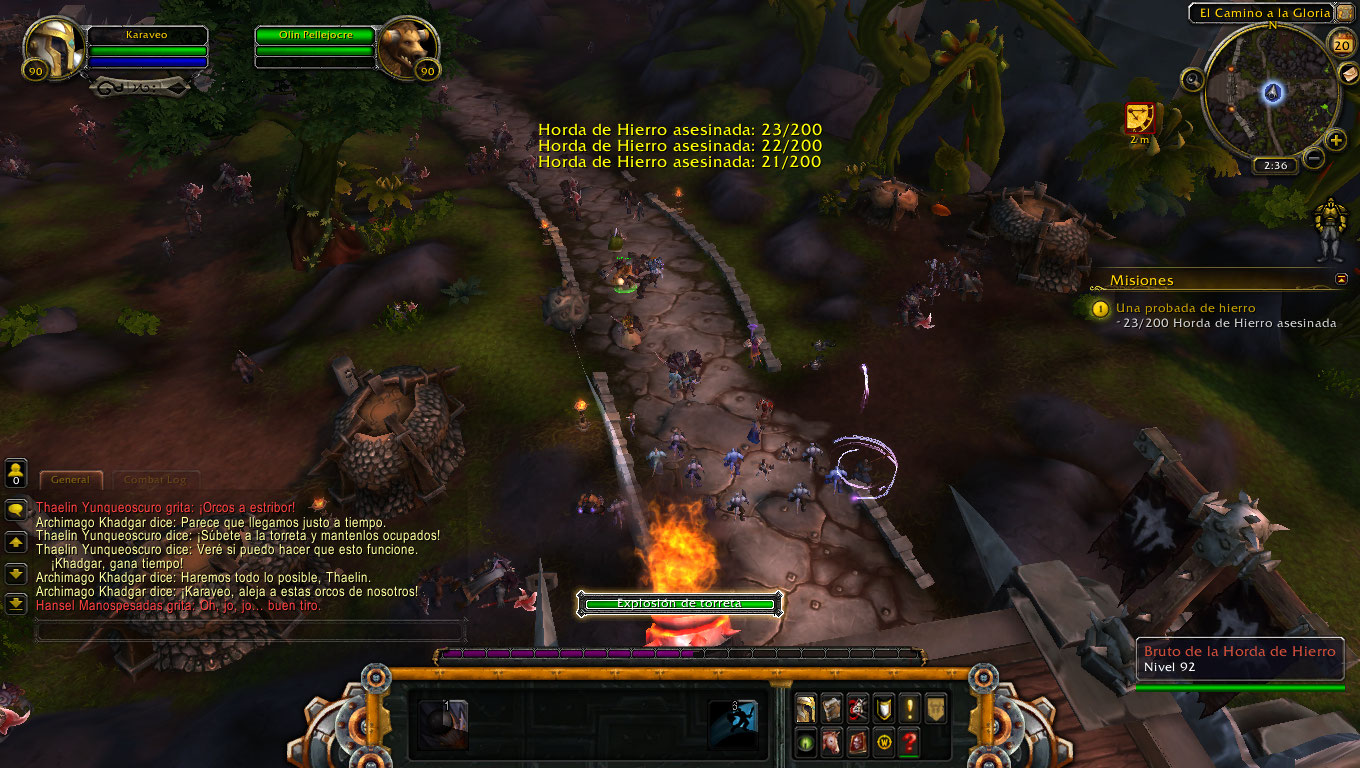Jump chat to bottom with last arrow
The width and height of the screenshot is (1360, 768).
(16, 603)
